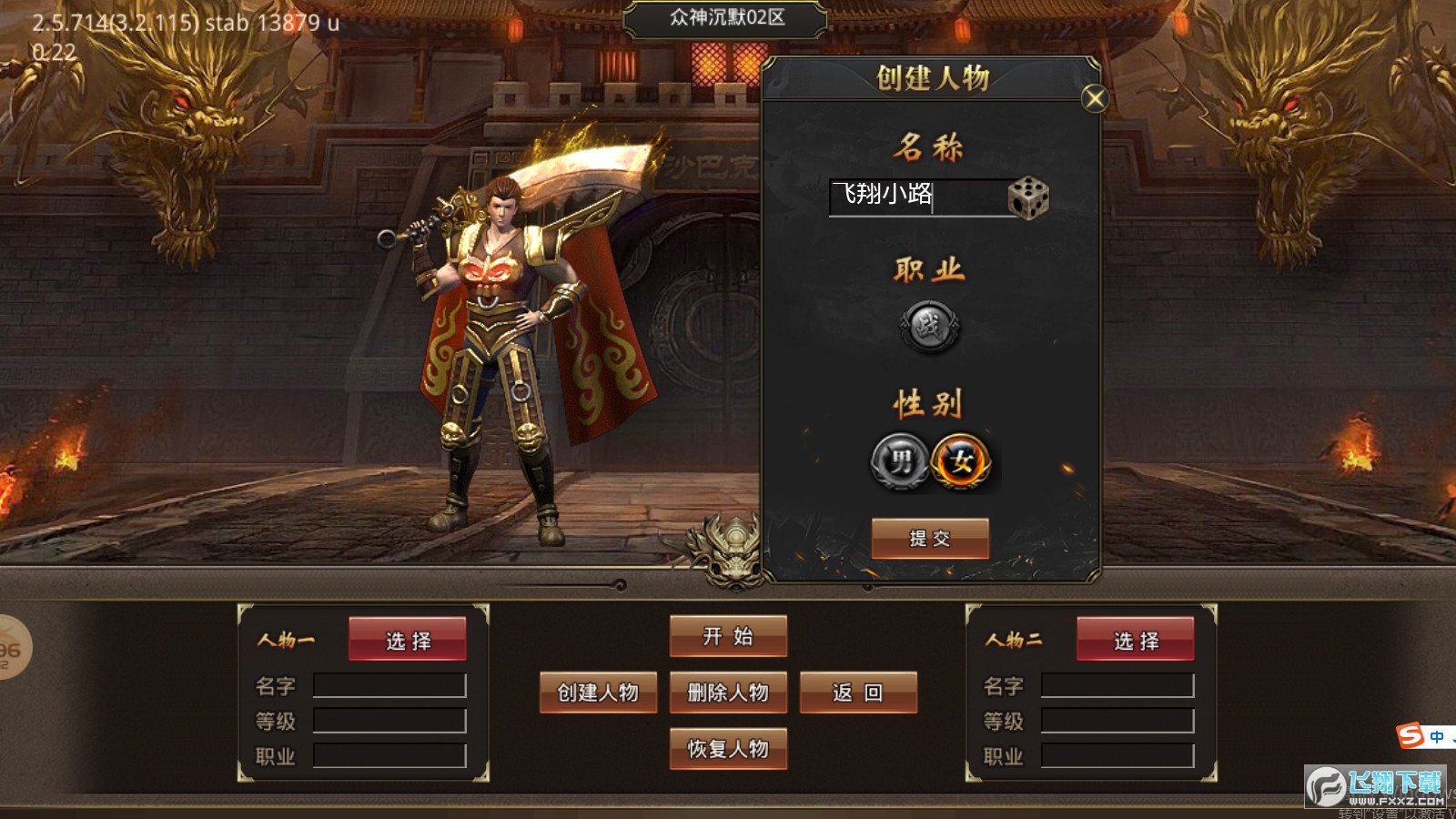Click the Sogou input method icon

(x=1411, y=735)
